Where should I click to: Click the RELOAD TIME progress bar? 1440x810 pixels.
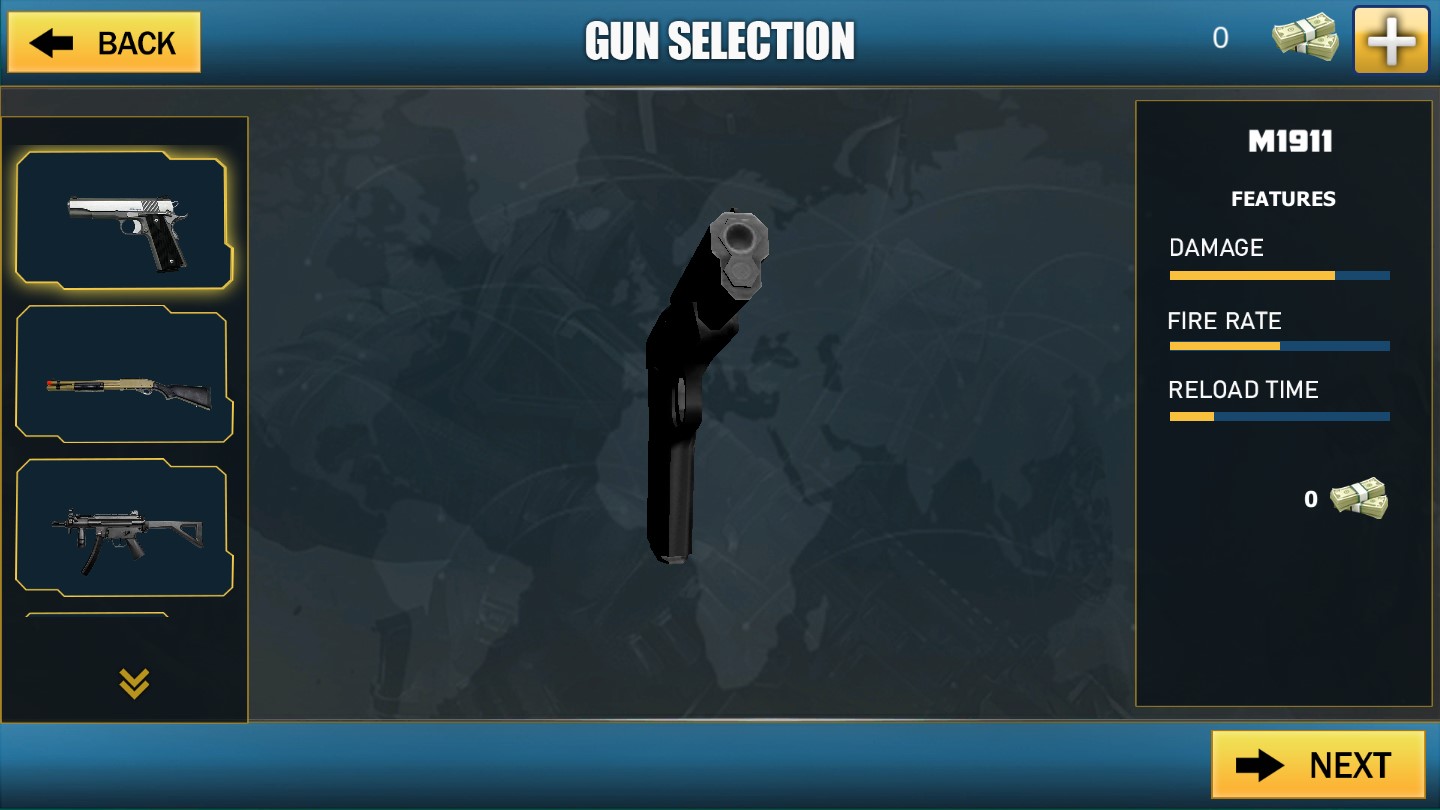[1280, 416]
